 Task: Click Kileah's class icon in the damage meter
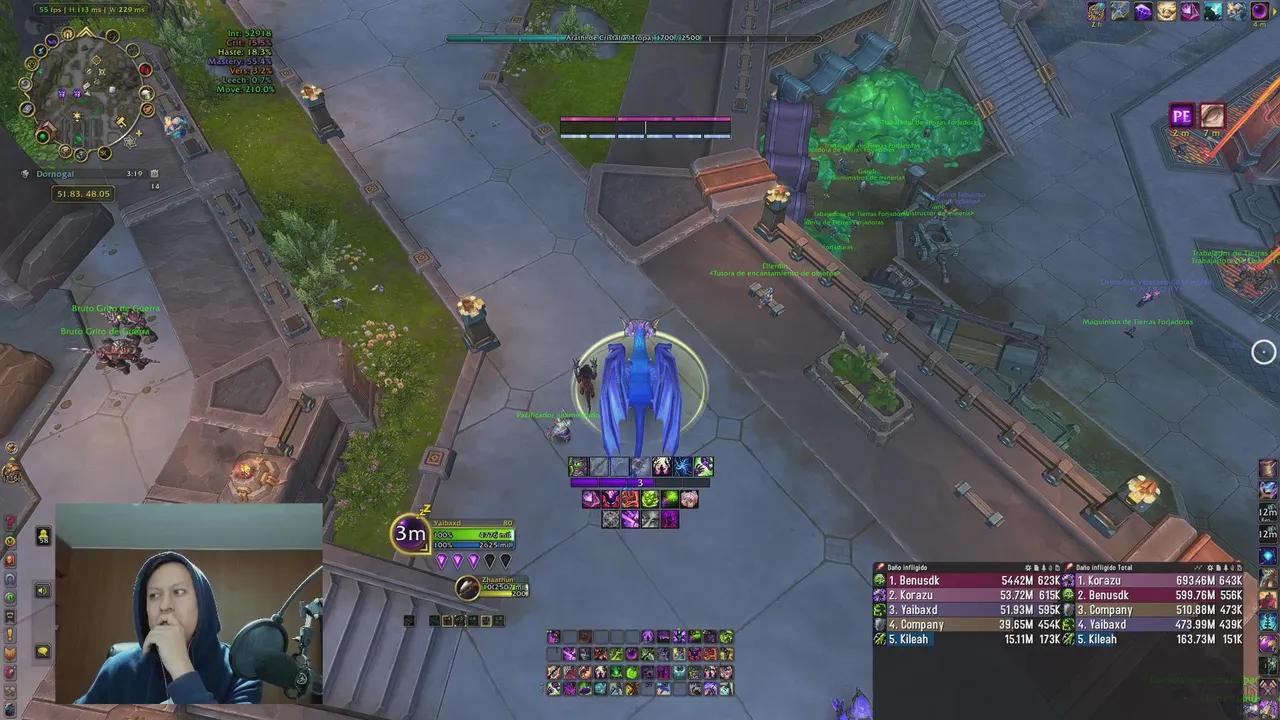(879, 638)
